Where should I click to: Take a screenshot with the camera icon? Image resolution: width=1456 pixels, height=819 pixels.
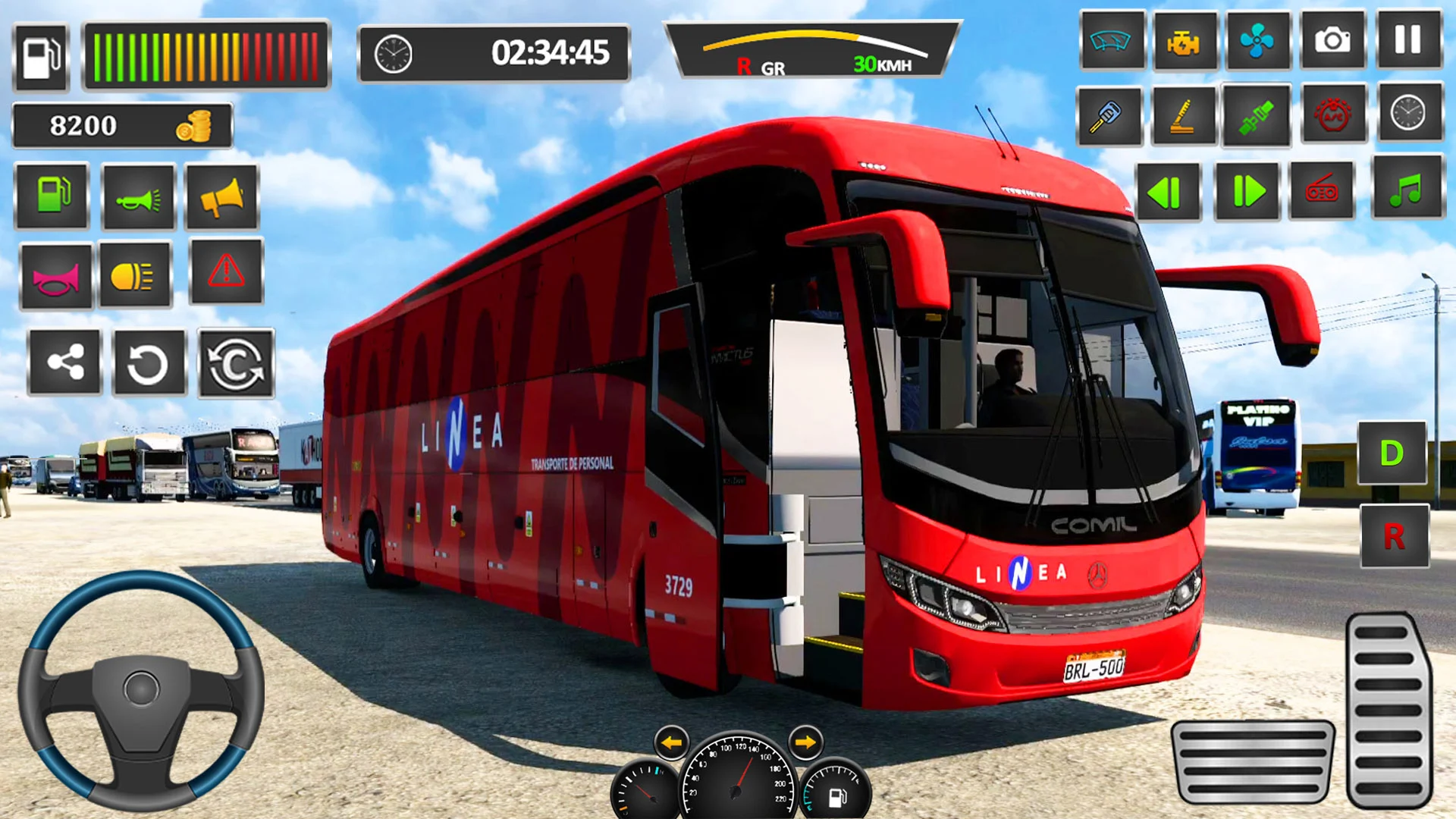(1332, 40)
